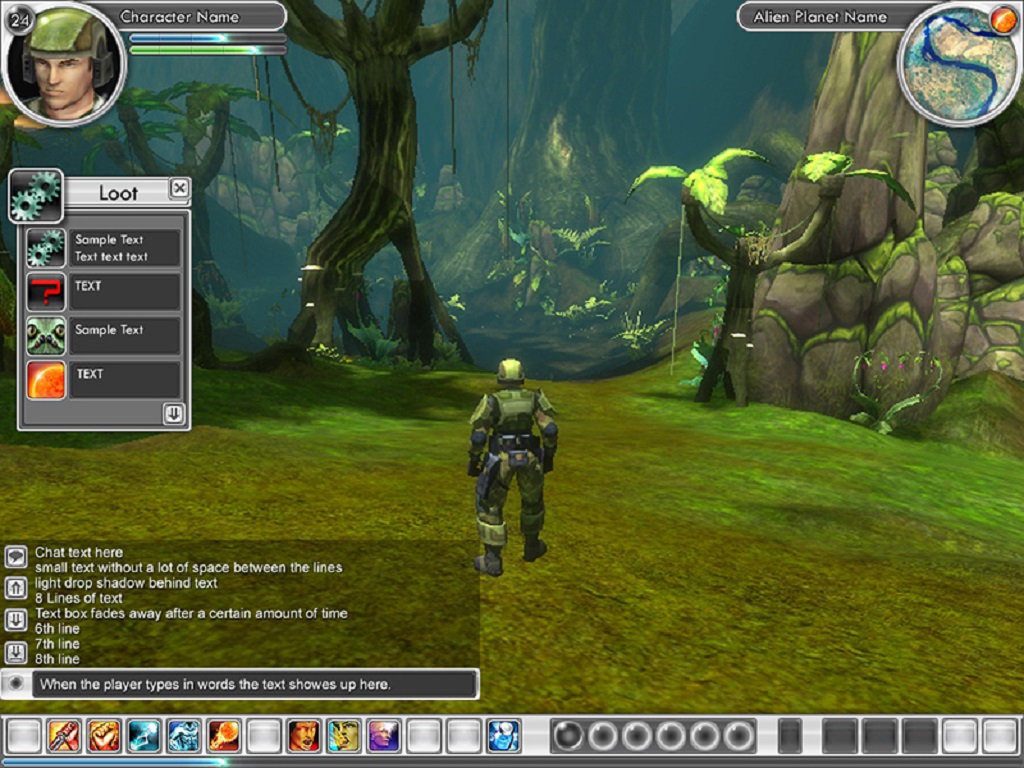Activate the red sword ability on hotbar
The height and width of the screenshot is (768, 1024).
(64, 736)
